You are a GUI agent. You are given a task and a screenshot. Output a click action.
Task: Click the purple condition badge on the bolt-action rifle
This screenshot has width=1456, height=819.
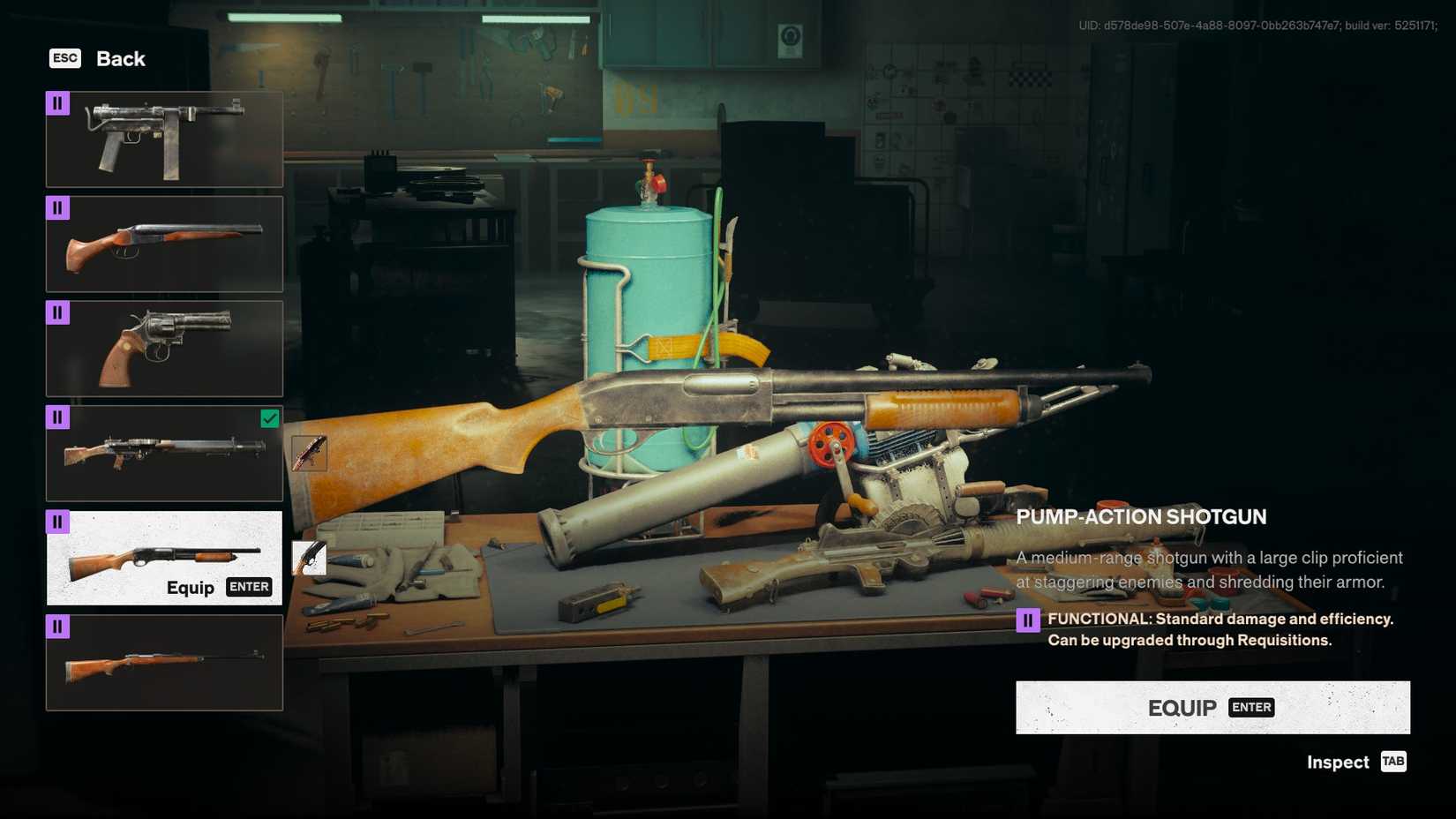pos(57,626)
